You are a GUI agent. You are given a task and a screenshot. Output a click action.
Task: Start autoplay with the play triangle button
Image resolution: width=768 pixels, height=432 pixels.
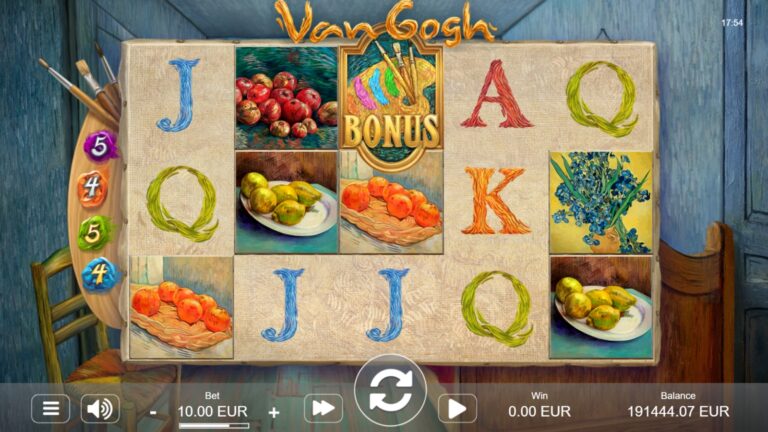click(x=456, y=408)
